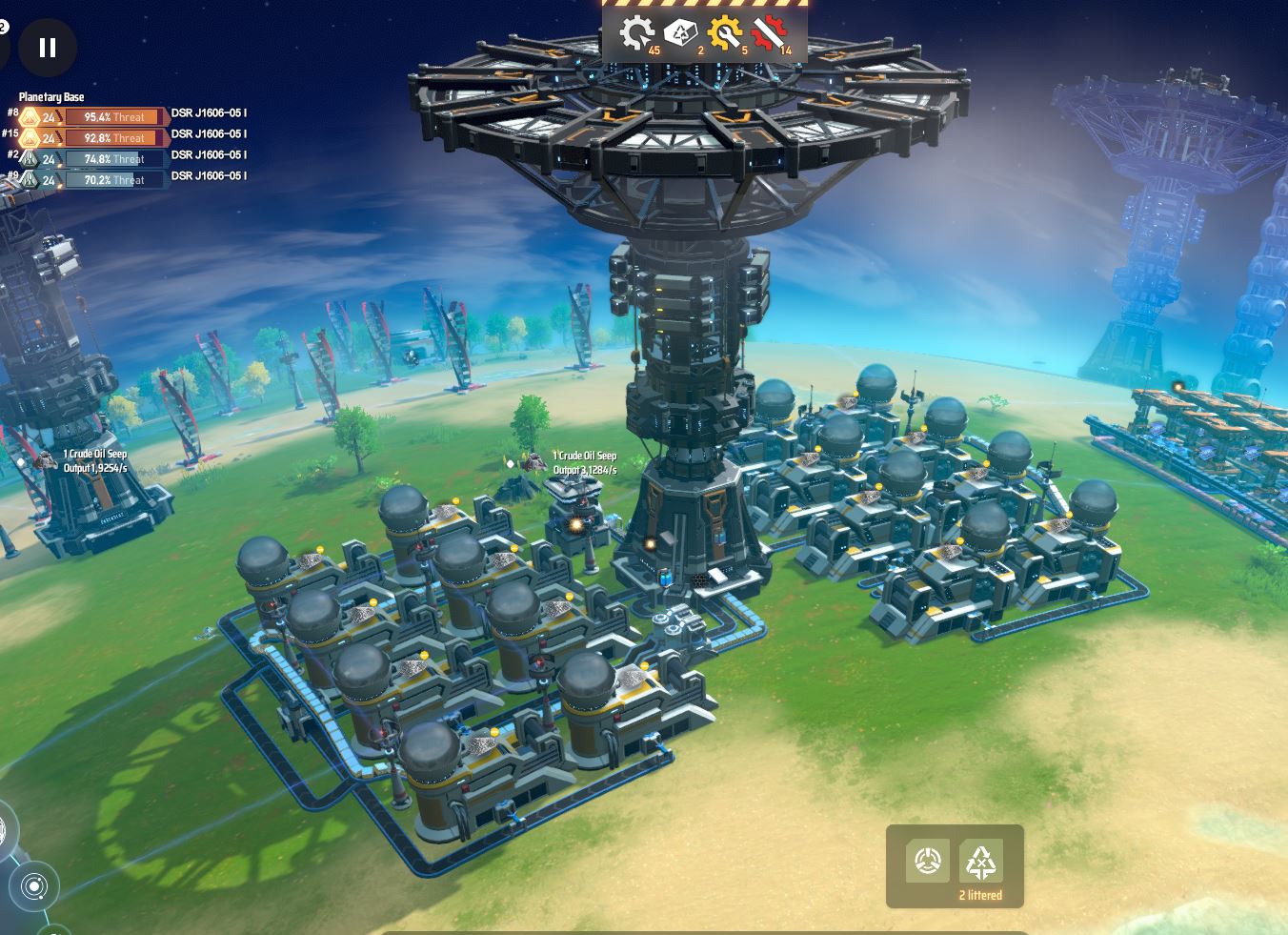Open the yellow gear and wrench icon showing 5
Viewport: 1288px width, 935px height.
click(726, 34)
